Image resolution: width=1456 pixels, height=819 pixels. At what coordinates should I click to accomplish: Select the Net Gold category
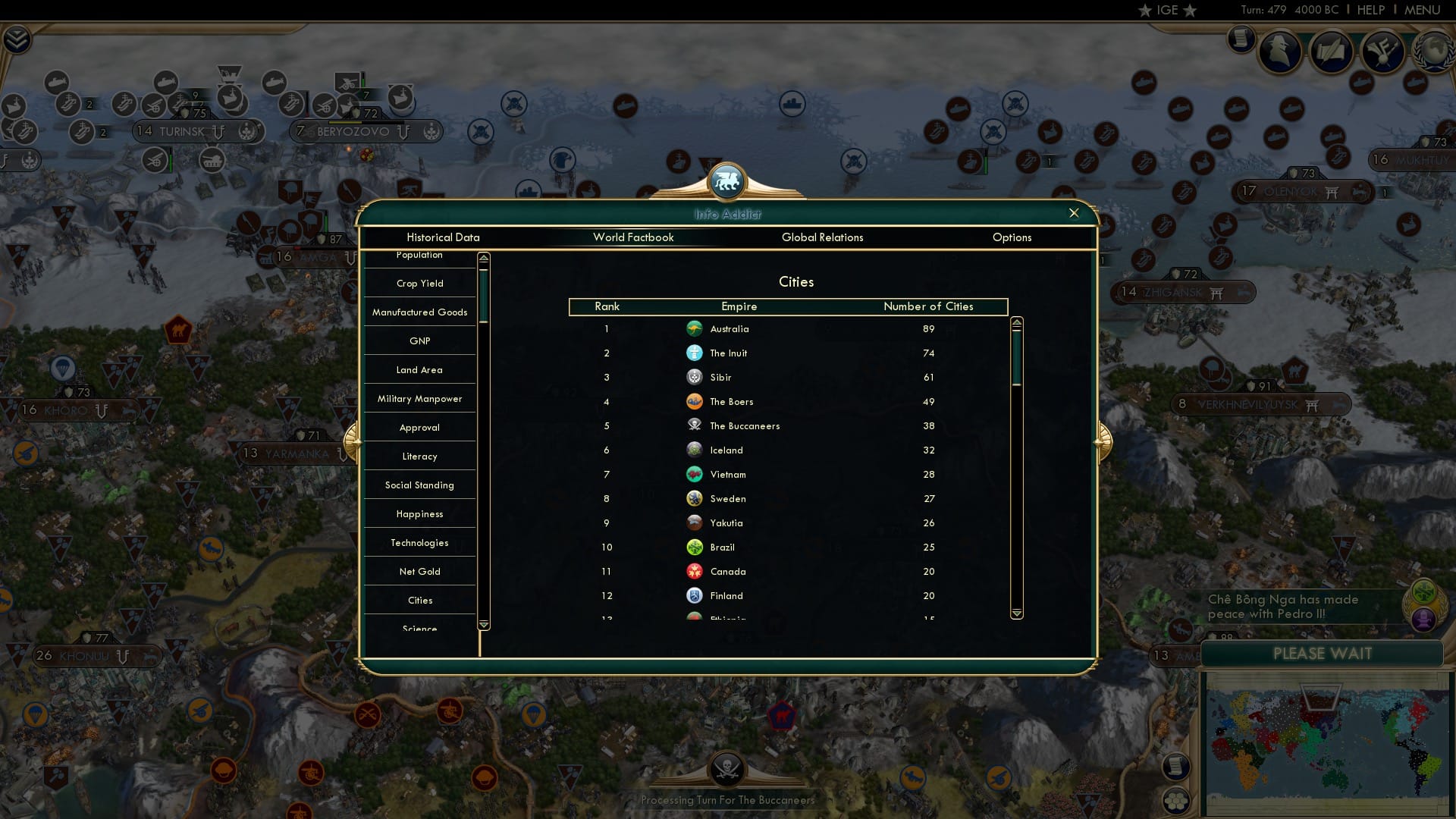tap(419, 571)
